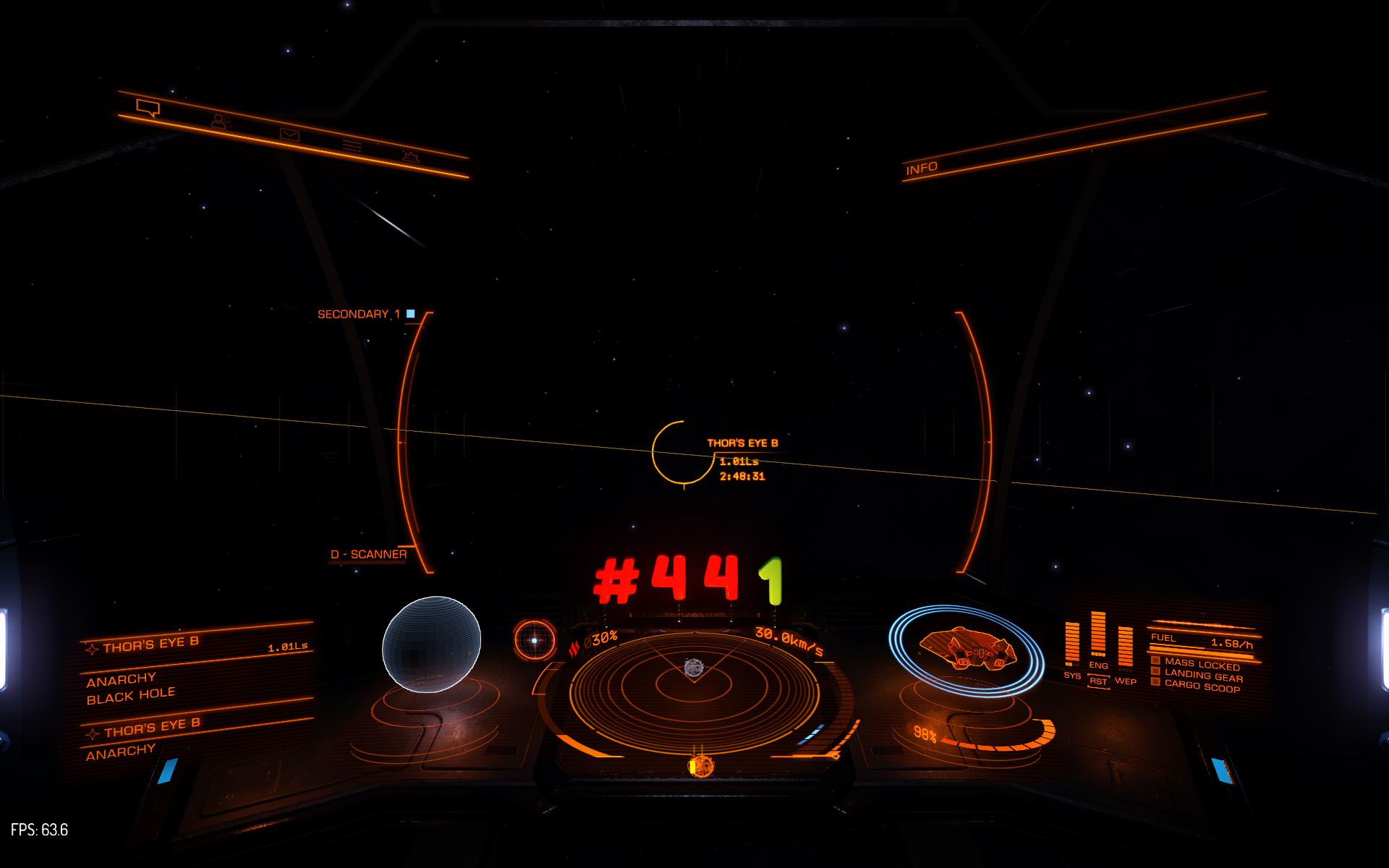Expand the INFO panel
Screen dimensions: 1389x868
(921, 169)
